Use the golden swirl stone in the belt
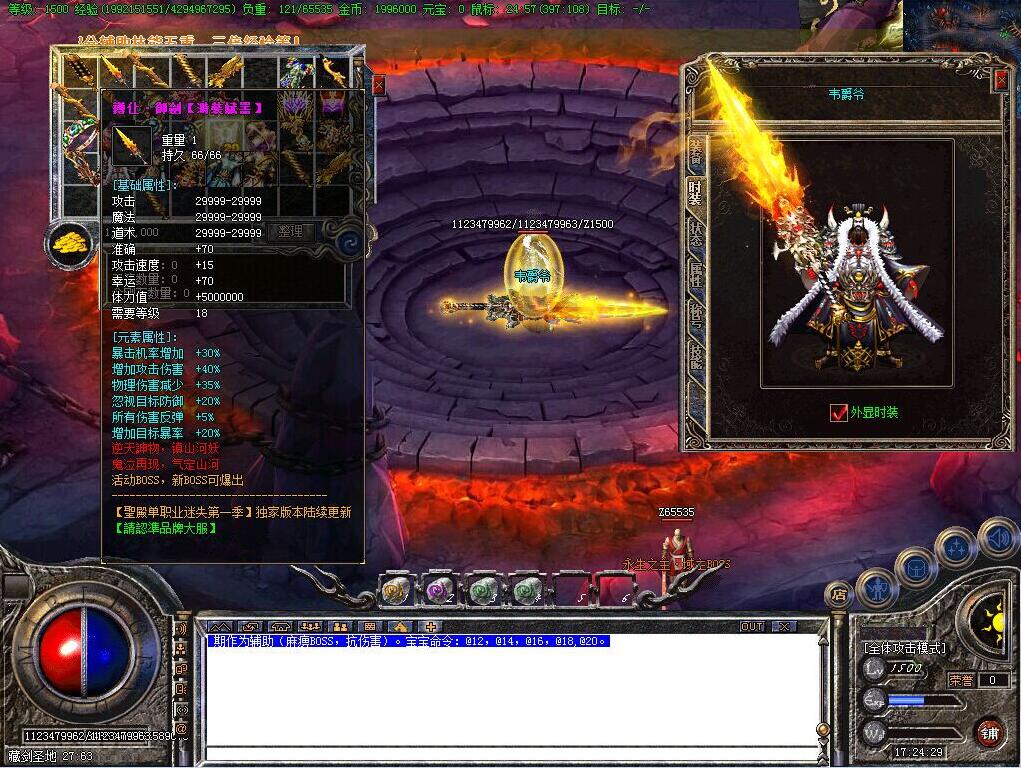This screenshot has width=1021, height=768. tap(396, 591)
